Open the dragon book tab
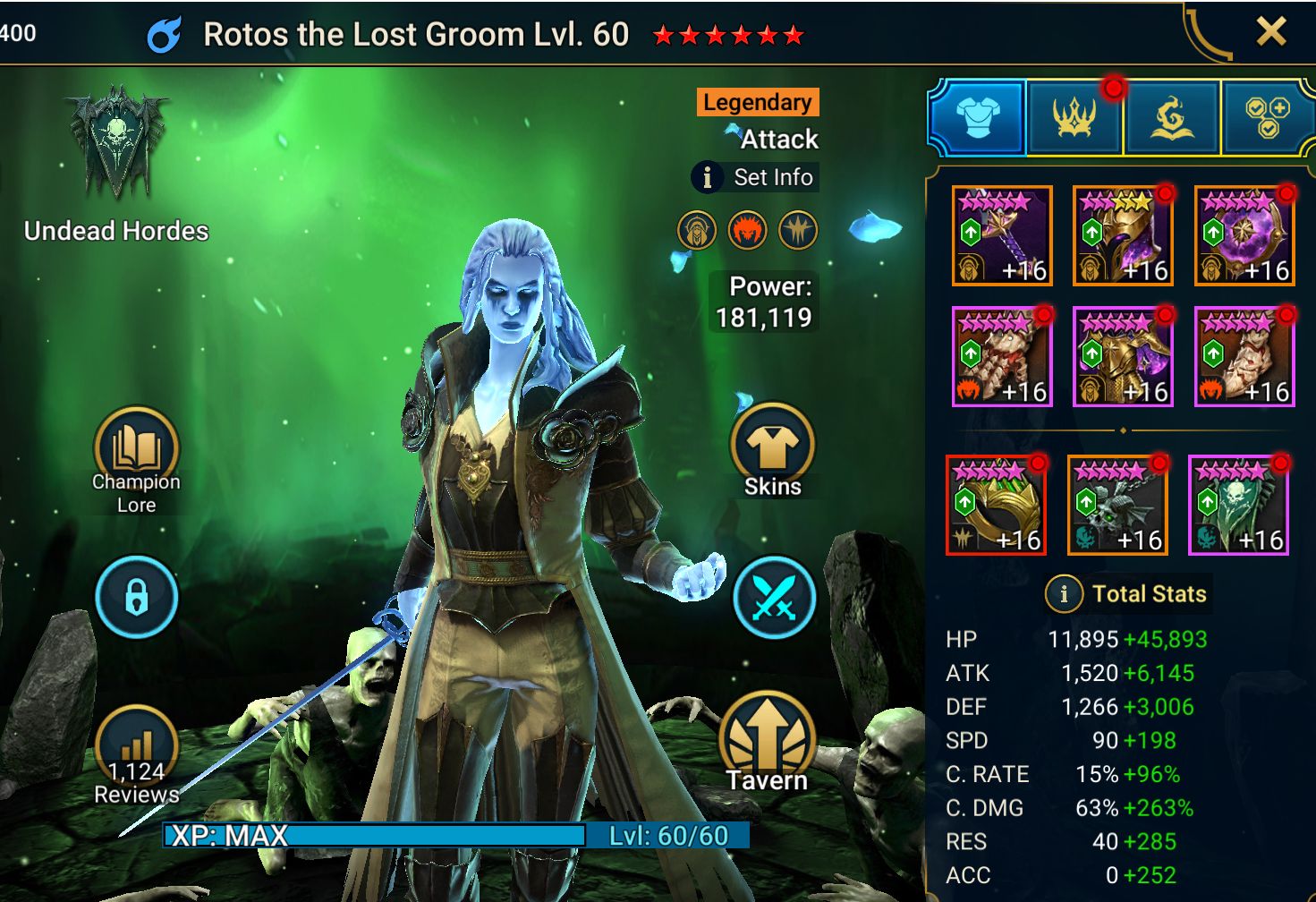Image resolution: width=1316 pixels, height=902 pixels. click(x=1171, y=117)
